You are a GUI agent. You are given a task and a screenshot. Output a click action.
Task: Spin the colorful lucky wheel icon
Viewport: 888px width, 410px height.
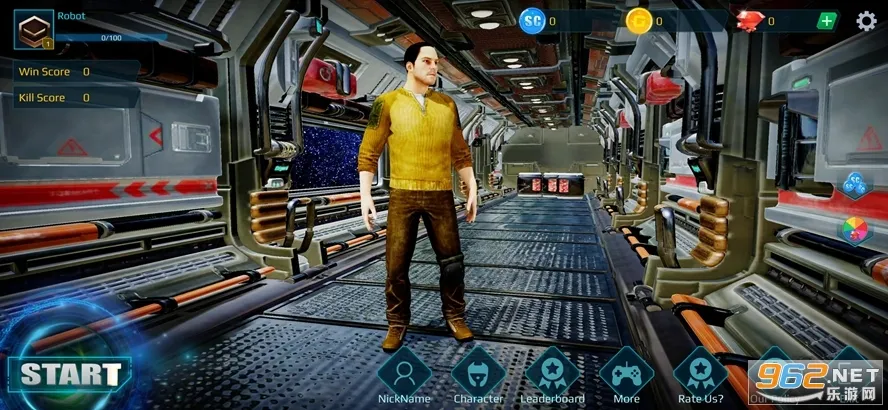click(x=853, y=229)
